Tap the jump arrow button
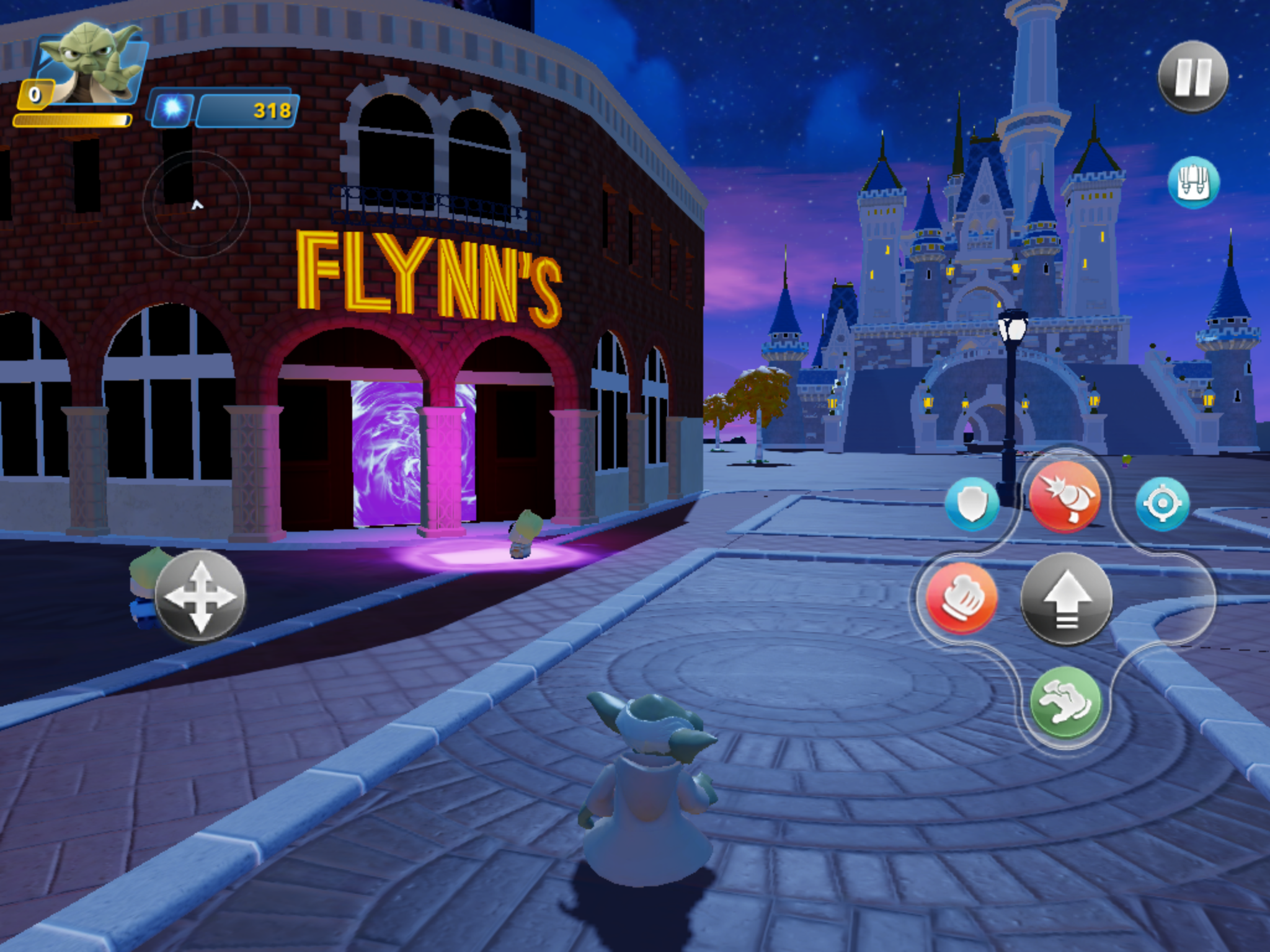The height and width of the screenshot is (952, 1270). coord(1066,598)
